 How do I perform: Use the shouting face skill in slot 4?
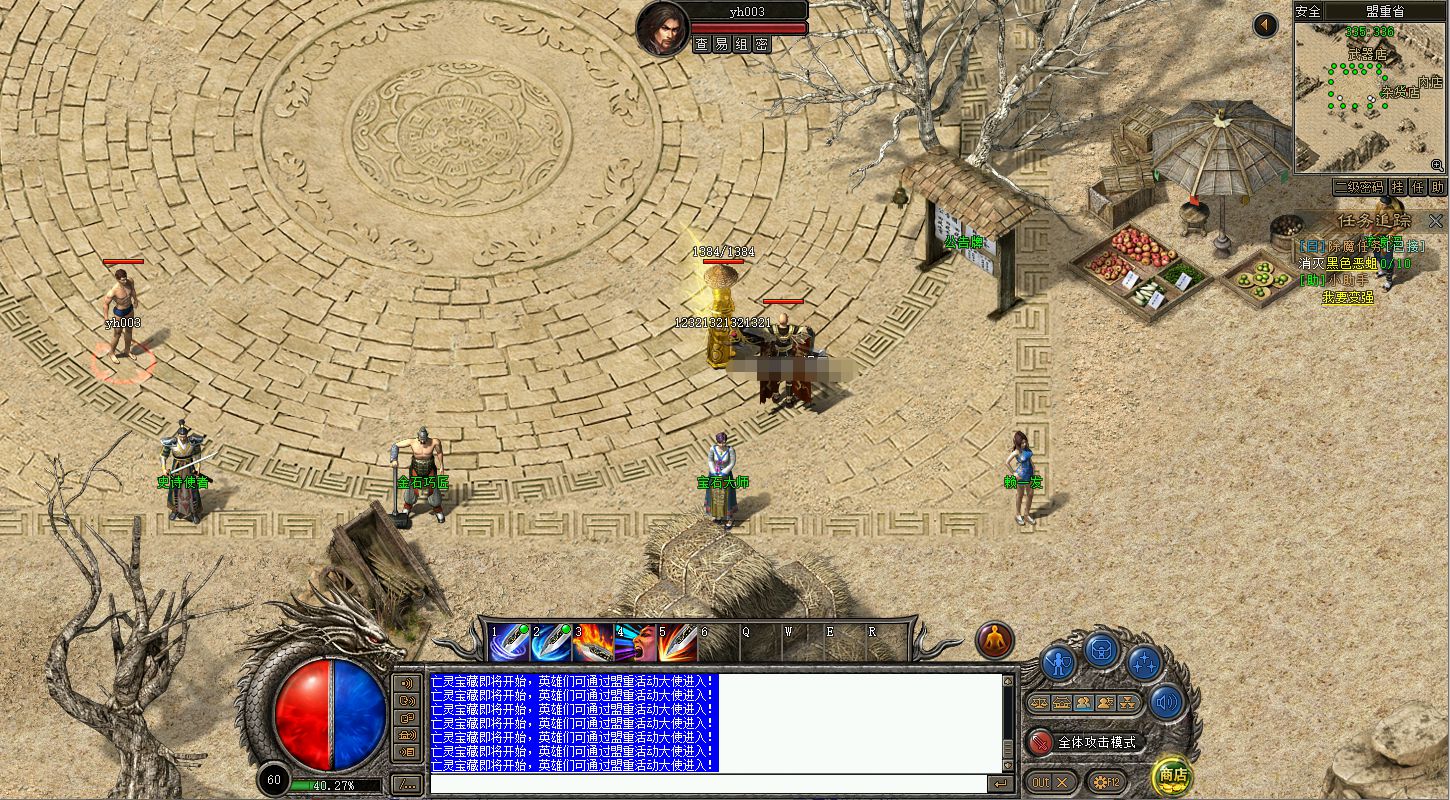click(634, 643)
